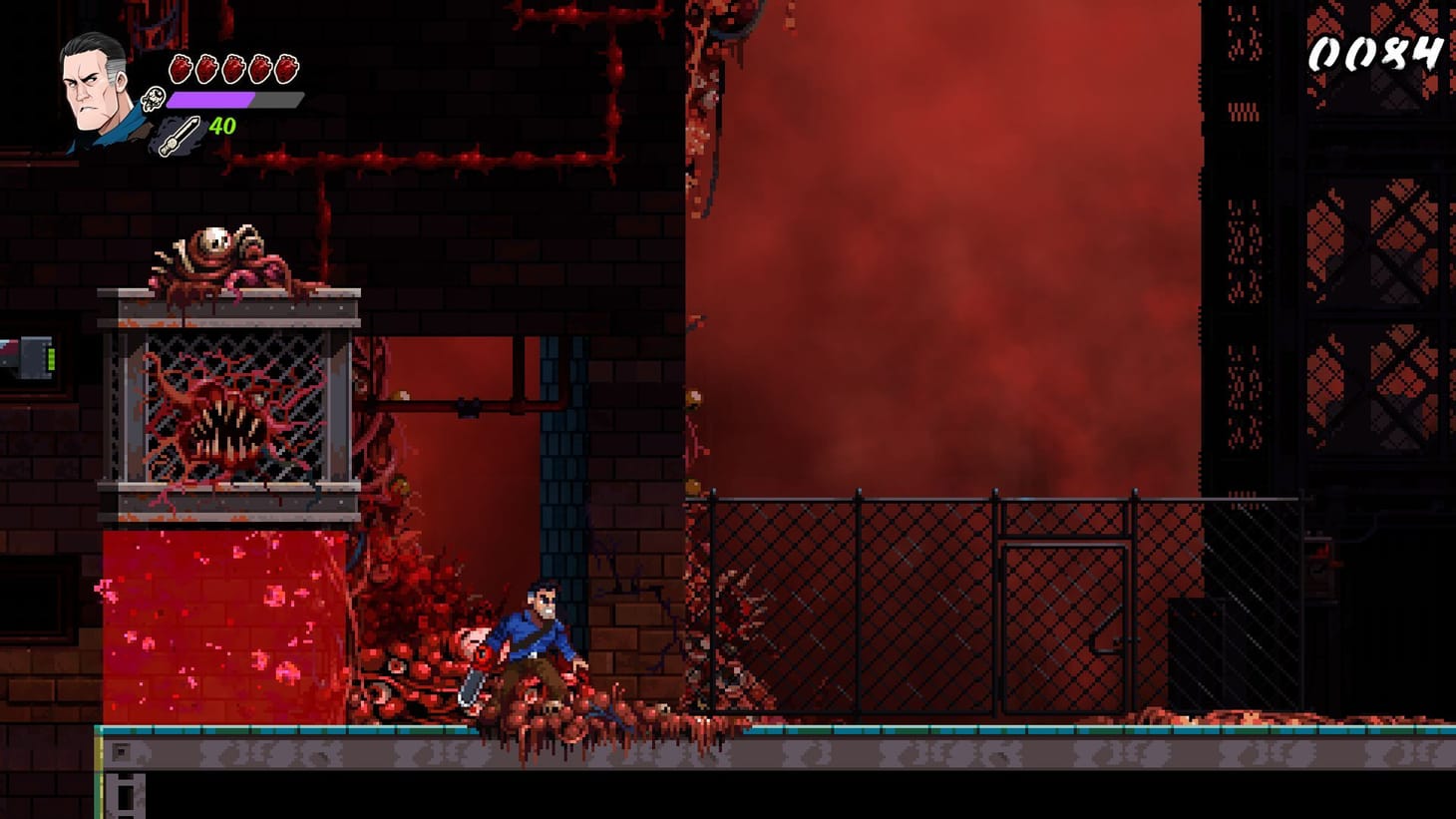Viewport: 1456px width, 819px height.
Task: Click the skull icon beside the purple bar
Action: point(152,99)
